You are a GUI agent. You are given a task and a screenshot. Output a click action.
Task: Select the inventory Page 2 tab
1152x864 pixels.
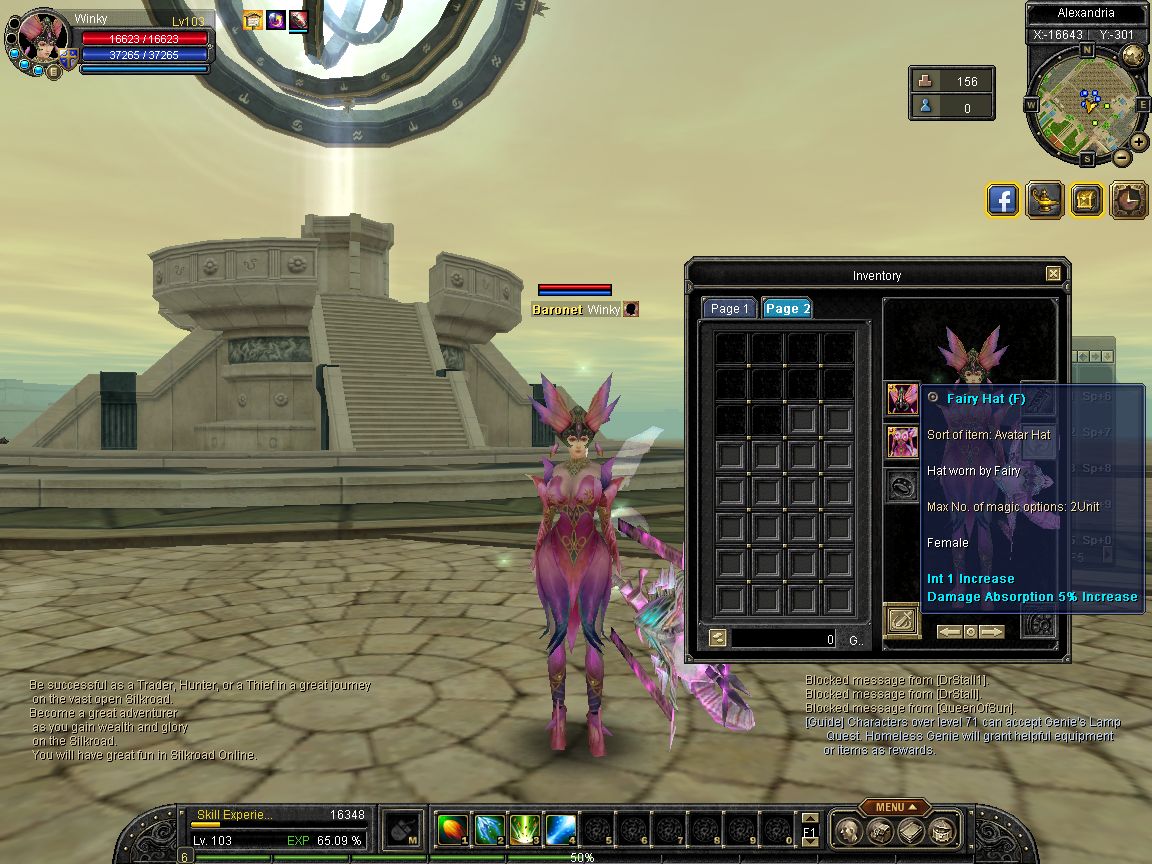[x=787, y=309]
